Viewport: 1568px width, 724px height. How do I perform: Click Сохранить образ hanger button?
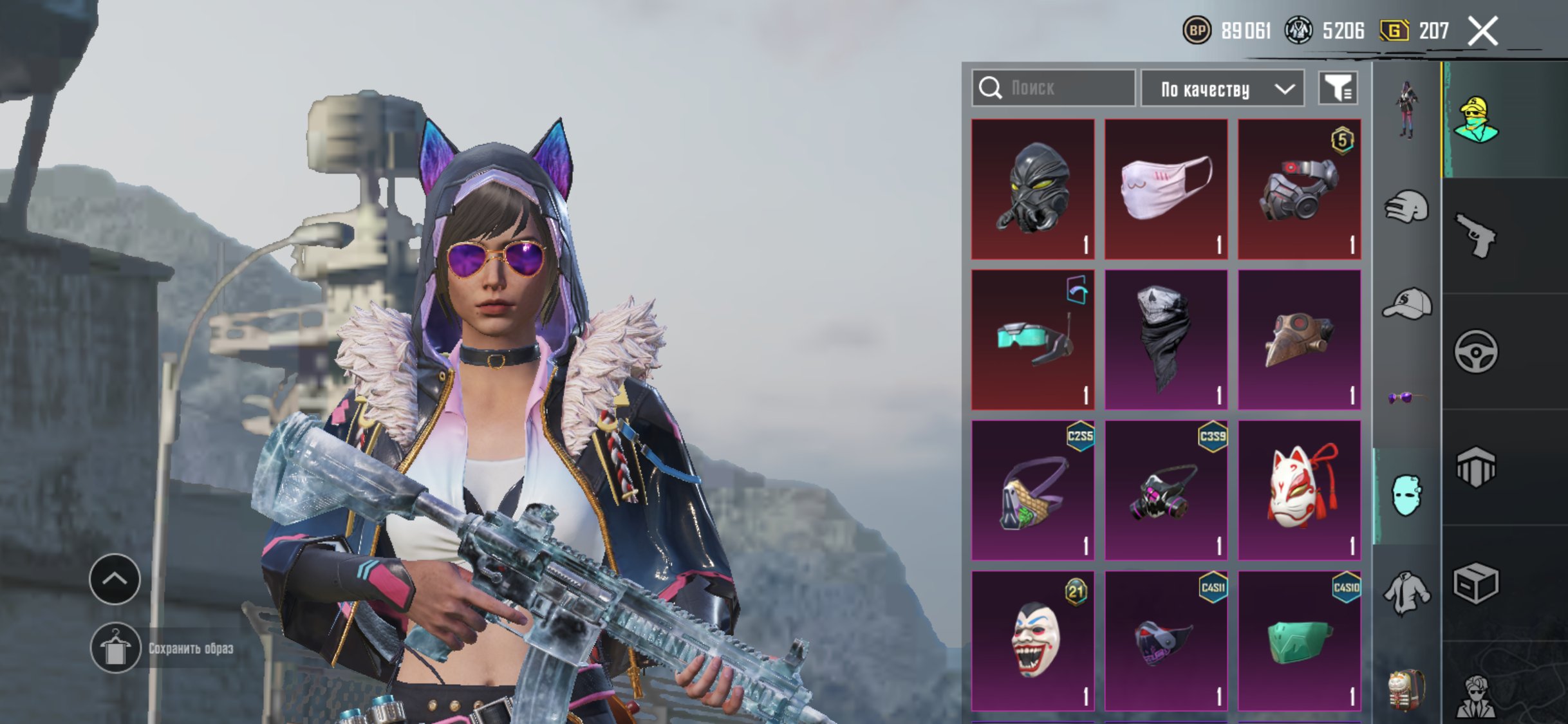pos(115,648)
